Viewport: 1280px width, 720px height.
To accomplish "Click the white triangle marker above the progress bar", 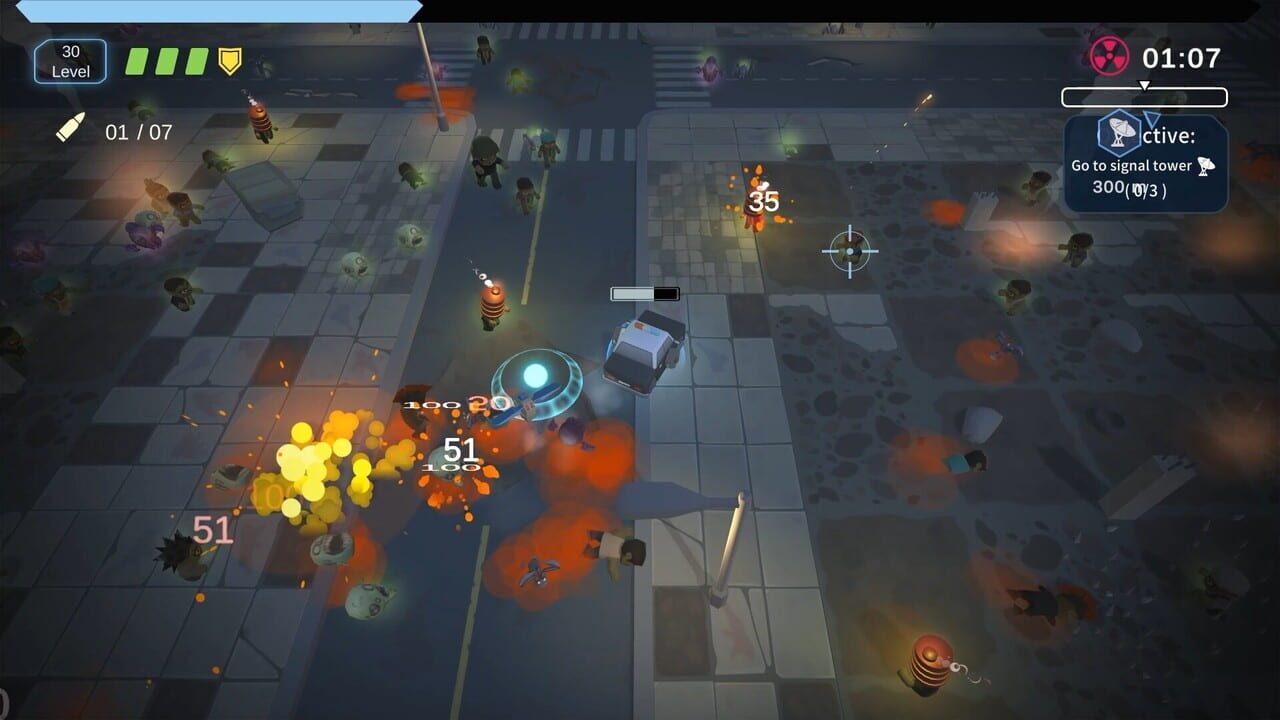I will (1146, 85).
